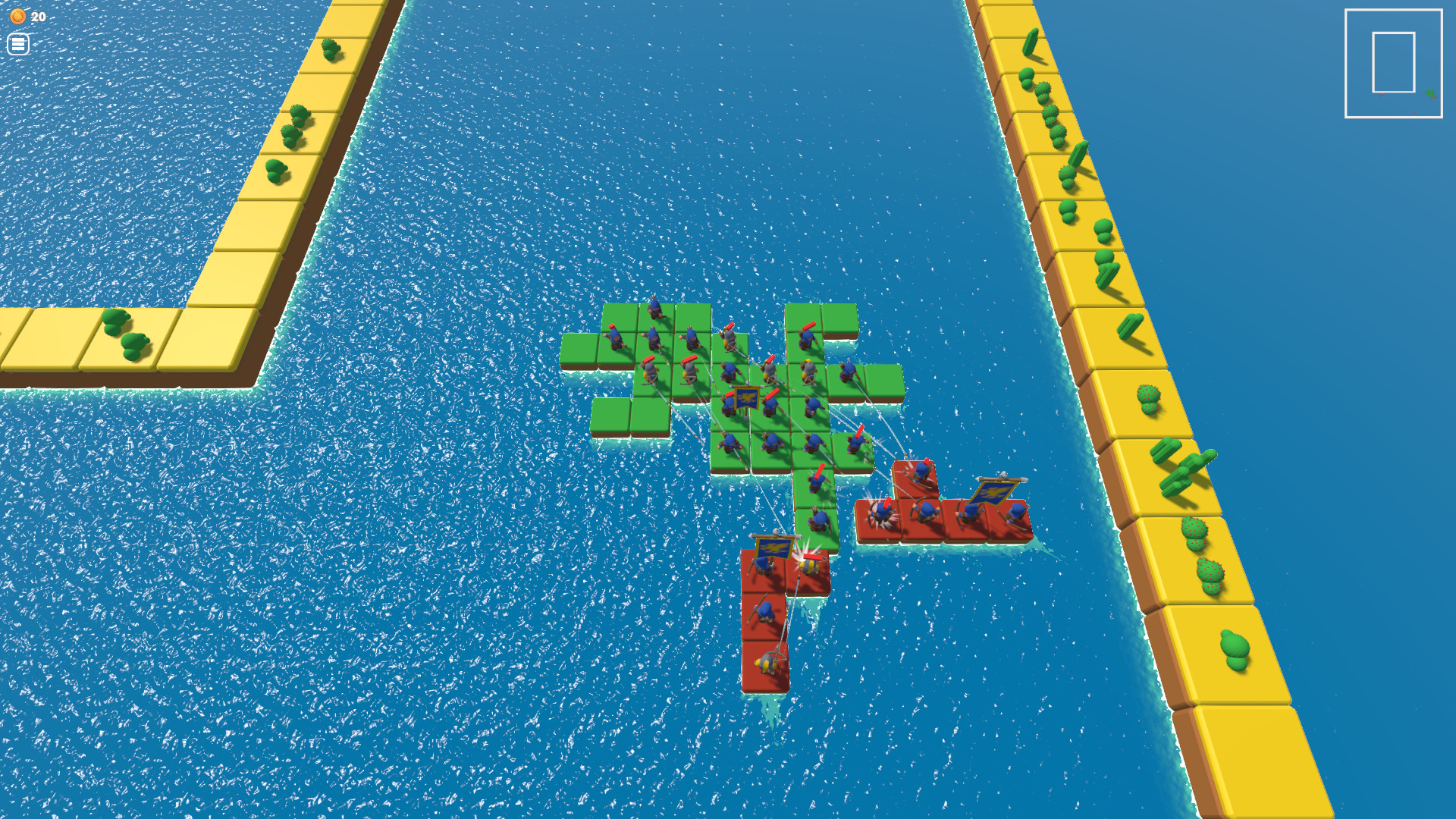
Task: Click the green army dot on the minimap
Action: coord(1430,93)
